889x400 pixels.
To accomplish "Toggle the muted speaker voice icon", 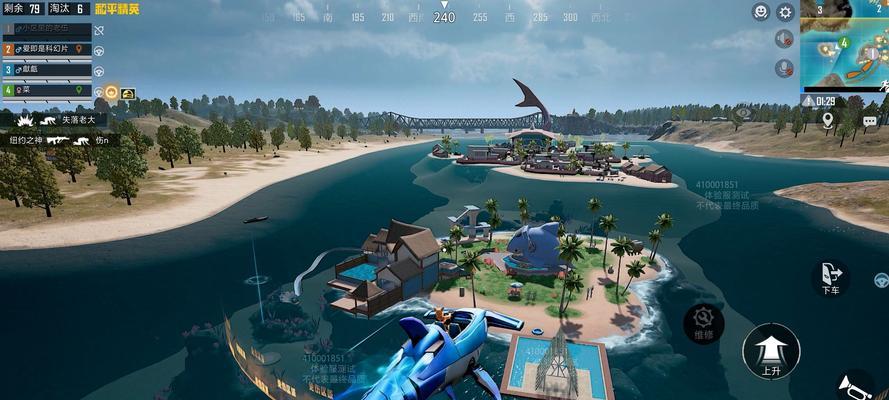I will tap(785, 39).
